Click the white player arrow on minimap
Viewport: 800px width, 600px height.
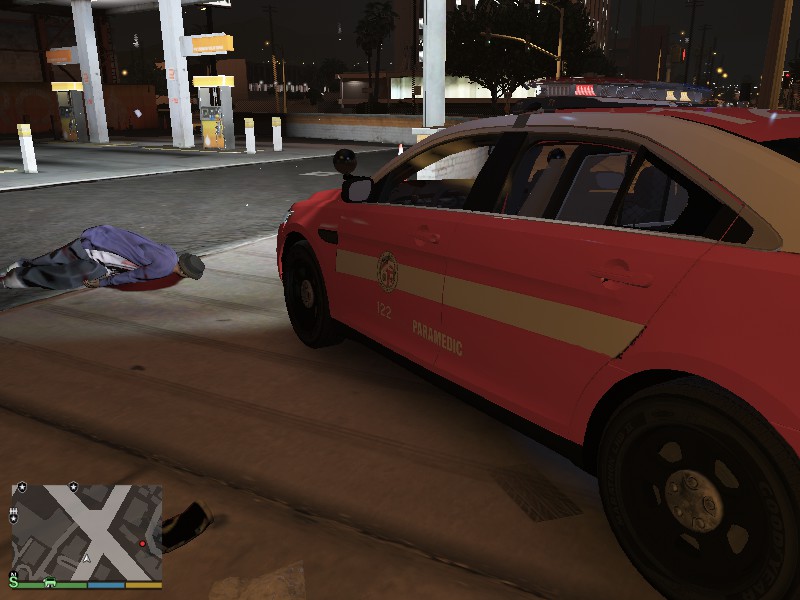click(x=87, y=559)
